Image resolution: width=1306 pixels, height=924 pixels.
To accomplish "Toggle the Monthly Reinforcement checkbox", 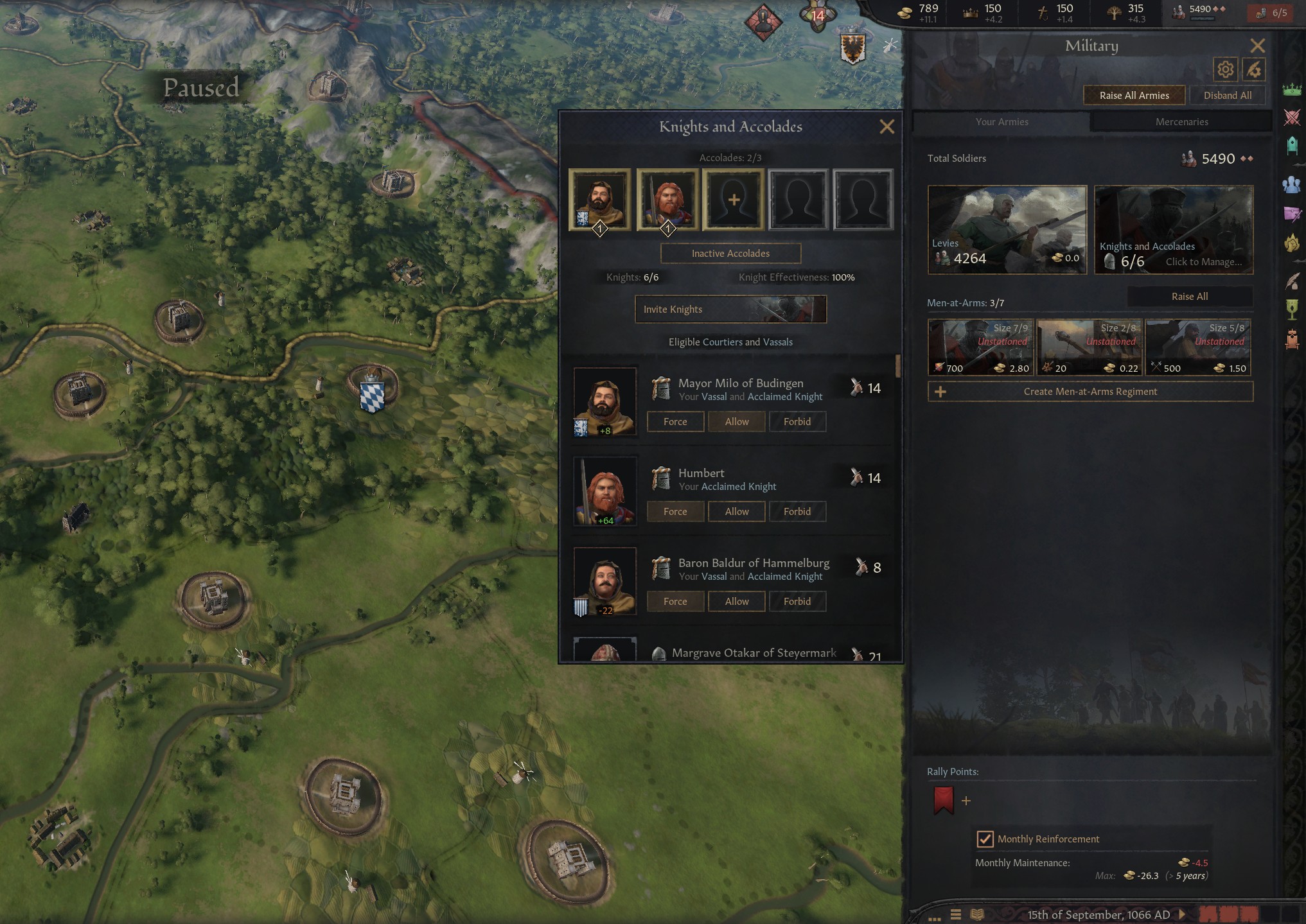I will [x=985, y=839].
